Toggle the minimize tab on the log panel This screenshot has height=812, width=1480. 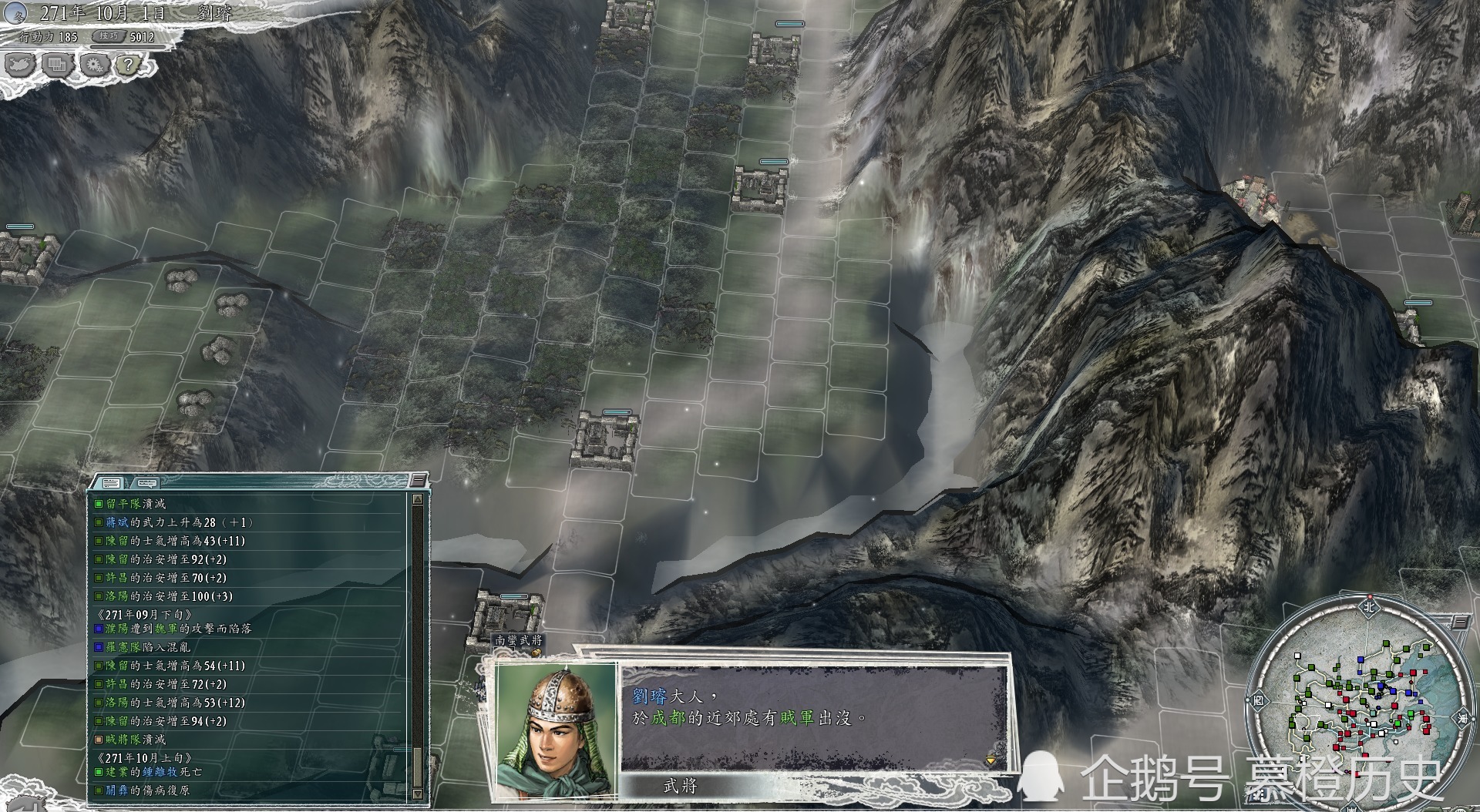(417, 479)
